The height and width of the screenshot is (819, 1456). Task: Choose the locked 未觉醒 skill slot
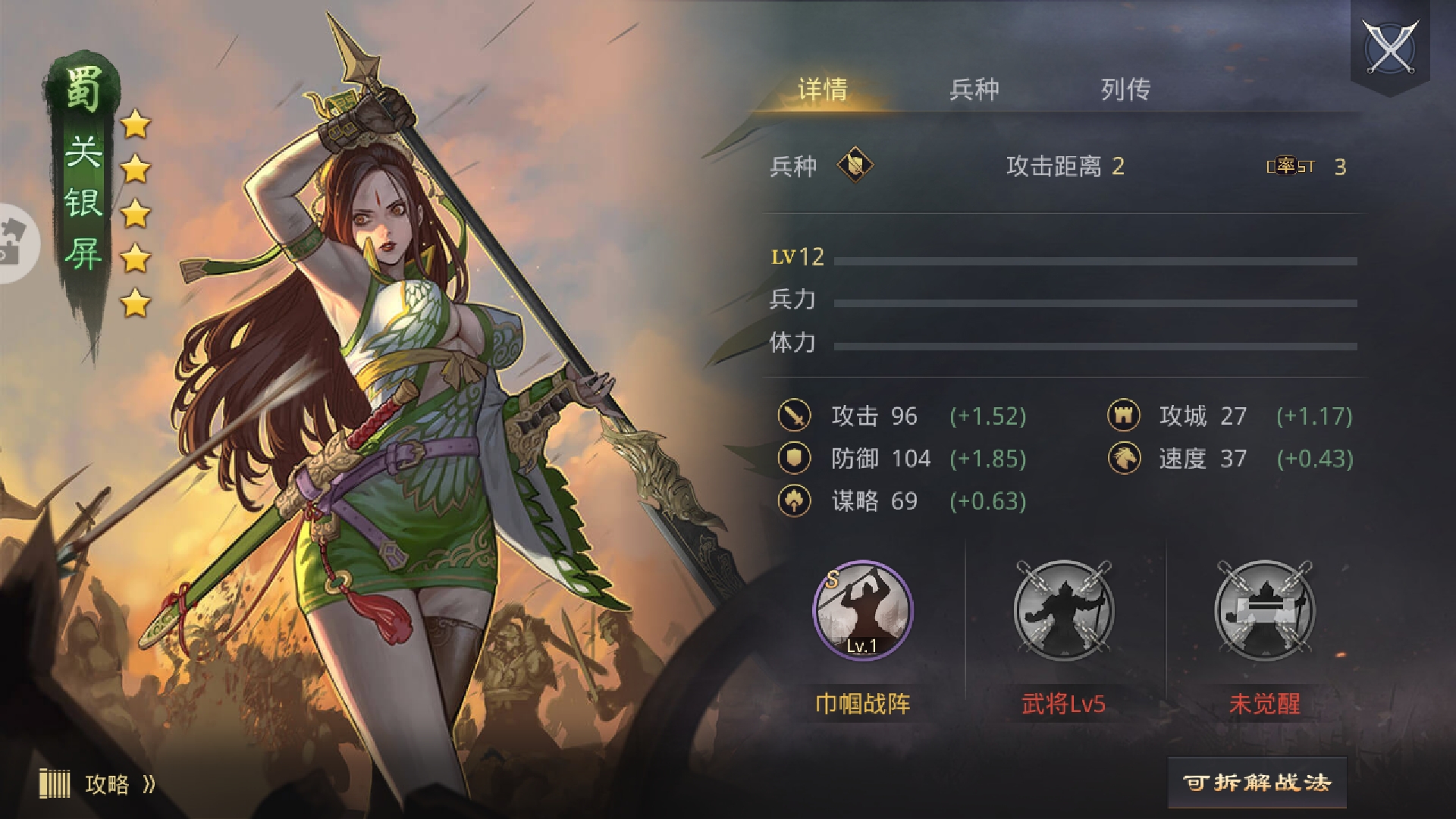(1264, 610)
